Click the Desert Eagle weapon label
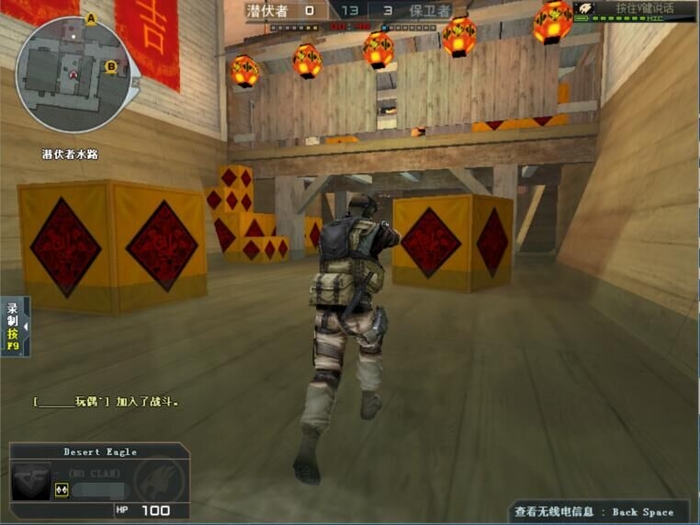This screenshot has height=525, width=700. (100, 452)
